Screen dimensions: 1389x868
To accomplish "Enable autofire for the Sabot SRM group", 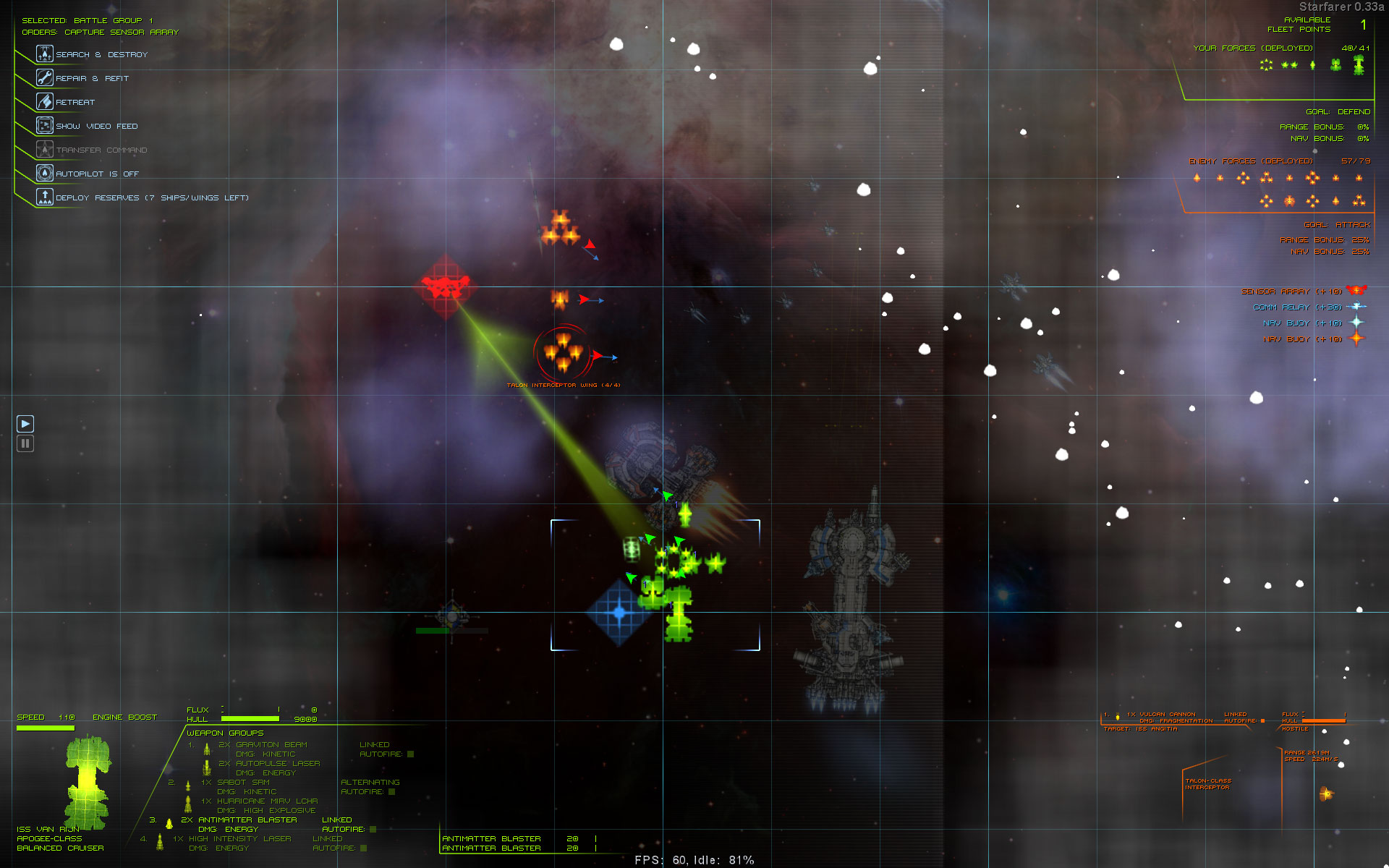I will 391,792.
